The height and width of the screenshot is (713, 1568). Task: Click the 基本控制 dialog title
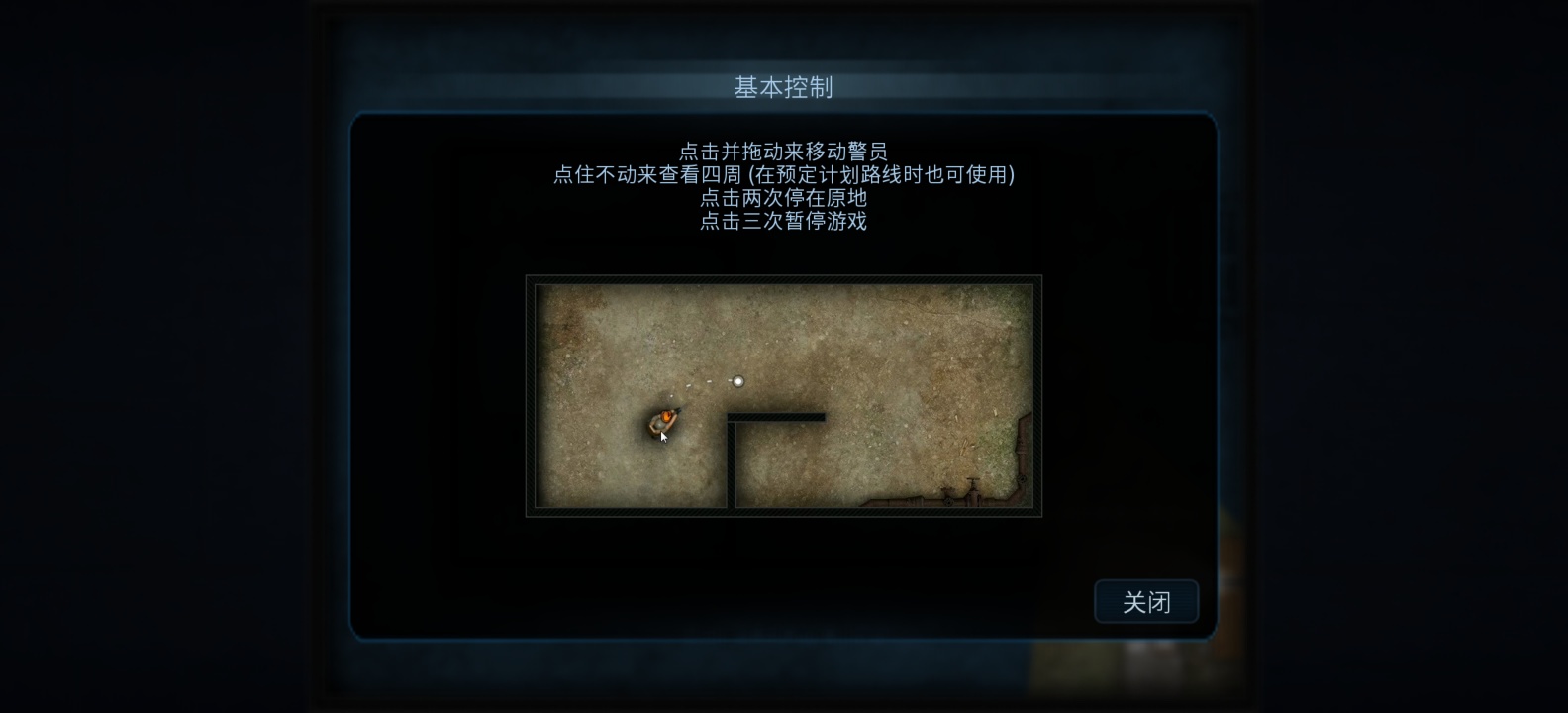783,88
